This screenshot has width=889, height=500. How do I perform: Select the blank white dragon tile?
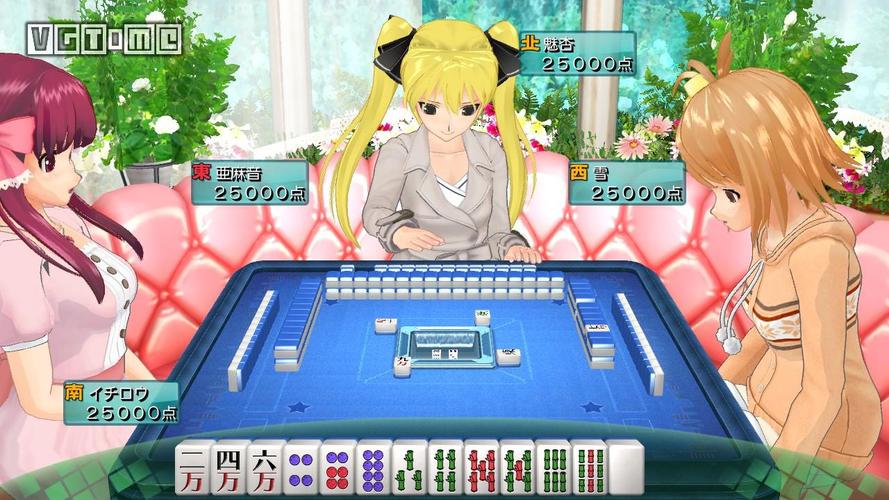pos(625,469)
